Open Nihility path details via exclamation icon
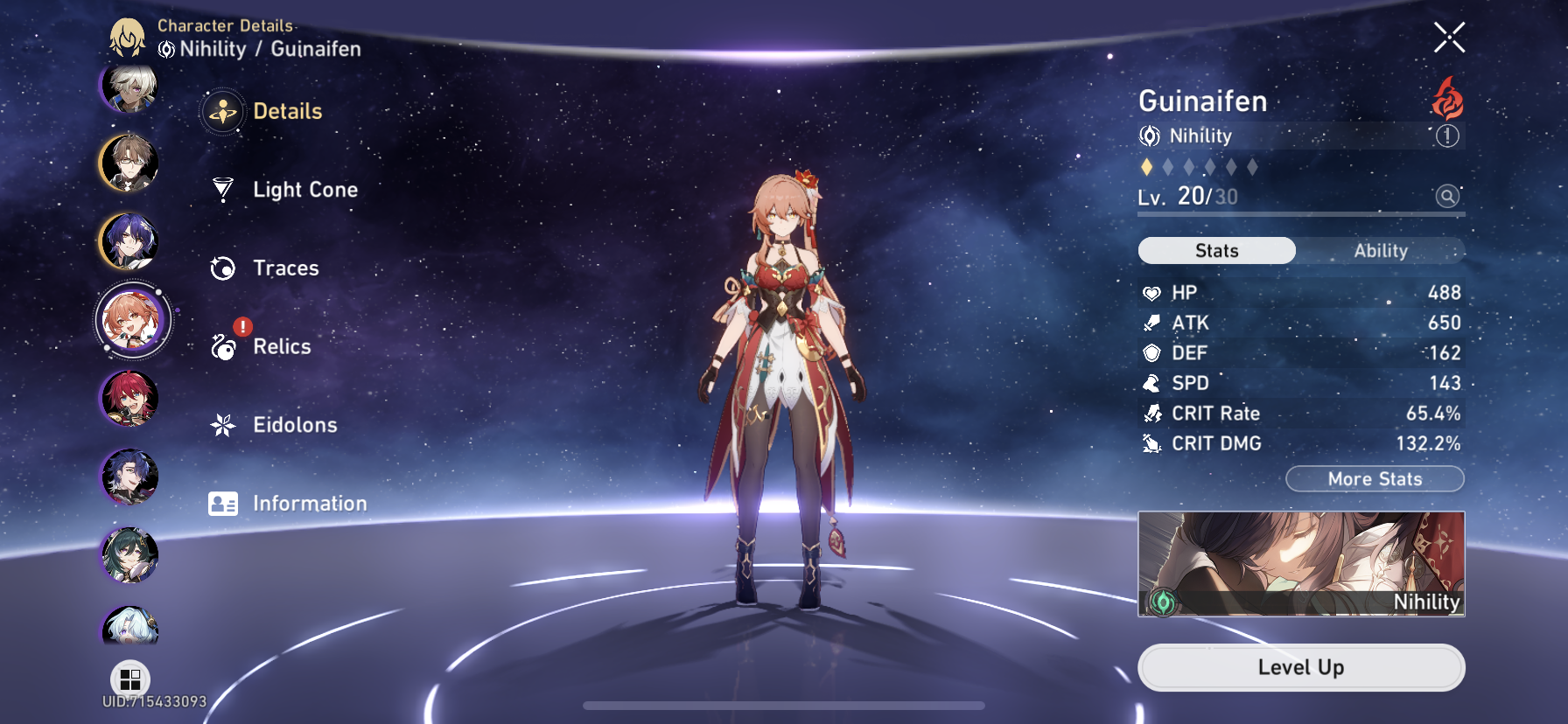This screenshot has height=724, width=1568. pyautogui.click(x=1450, y=136)
